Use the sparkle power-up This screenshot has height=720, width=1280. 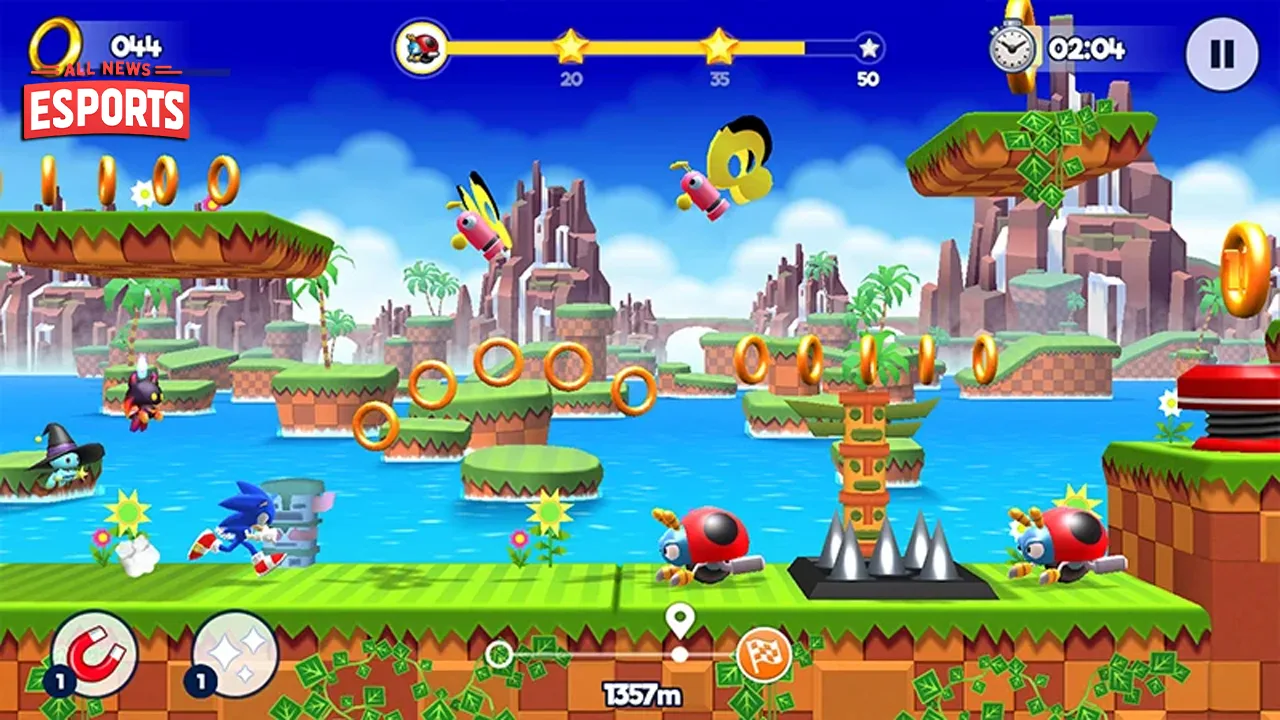click(232, 657)
